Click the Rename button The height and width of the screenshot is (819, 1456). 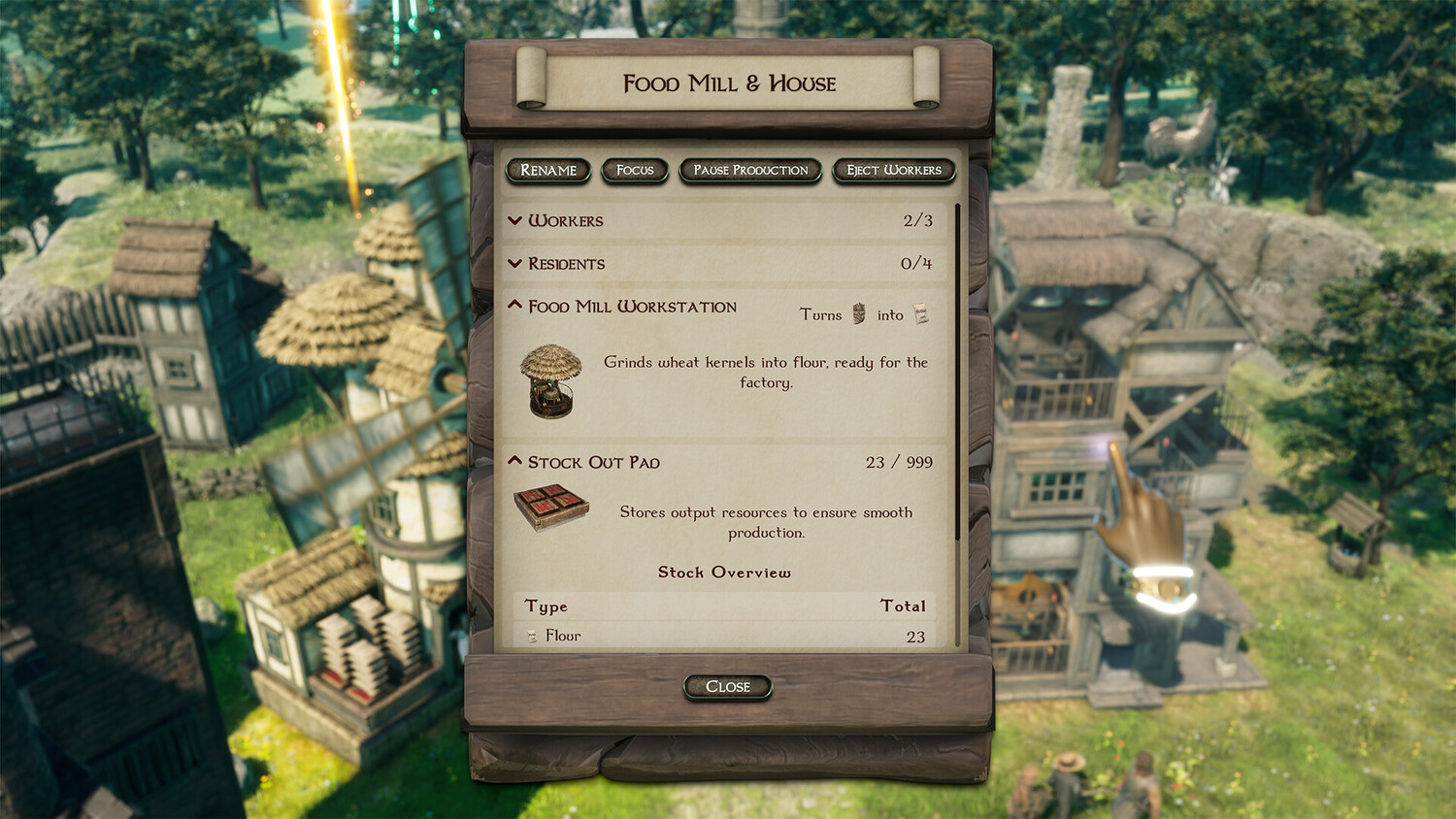[x=548, y=171]
